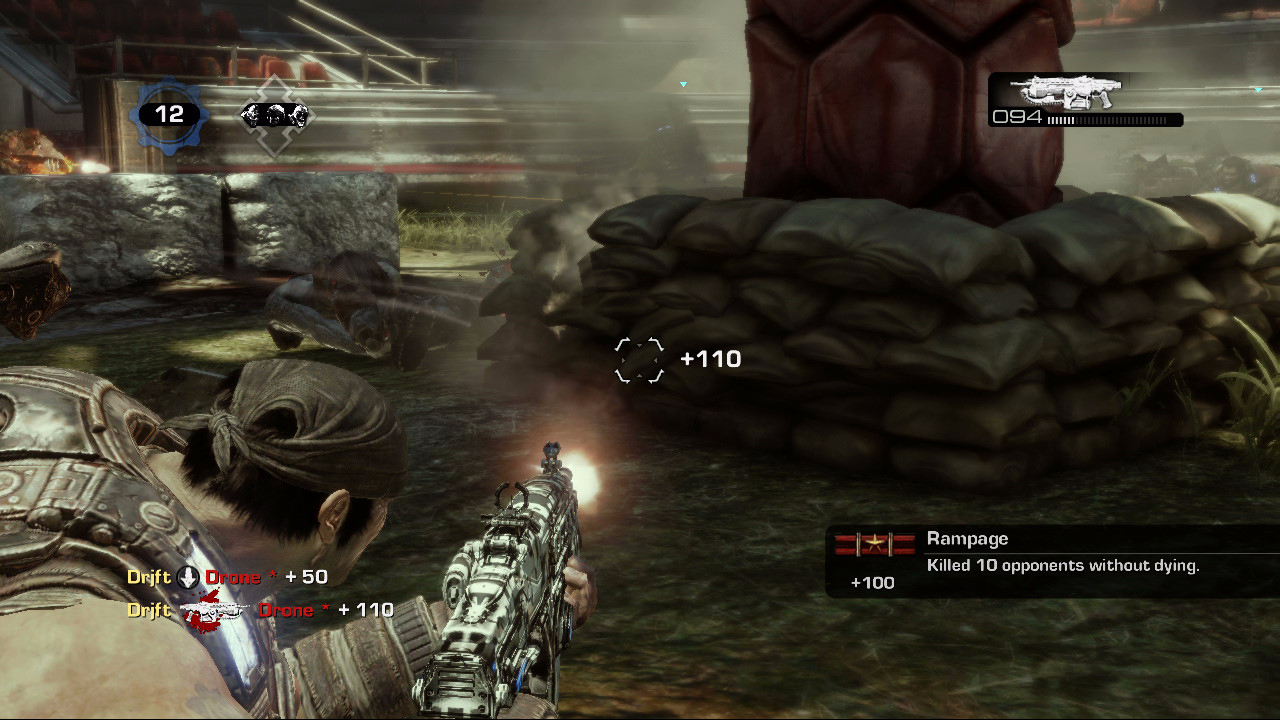Select the Lancer rifle weapon icon

[1066, 91]
